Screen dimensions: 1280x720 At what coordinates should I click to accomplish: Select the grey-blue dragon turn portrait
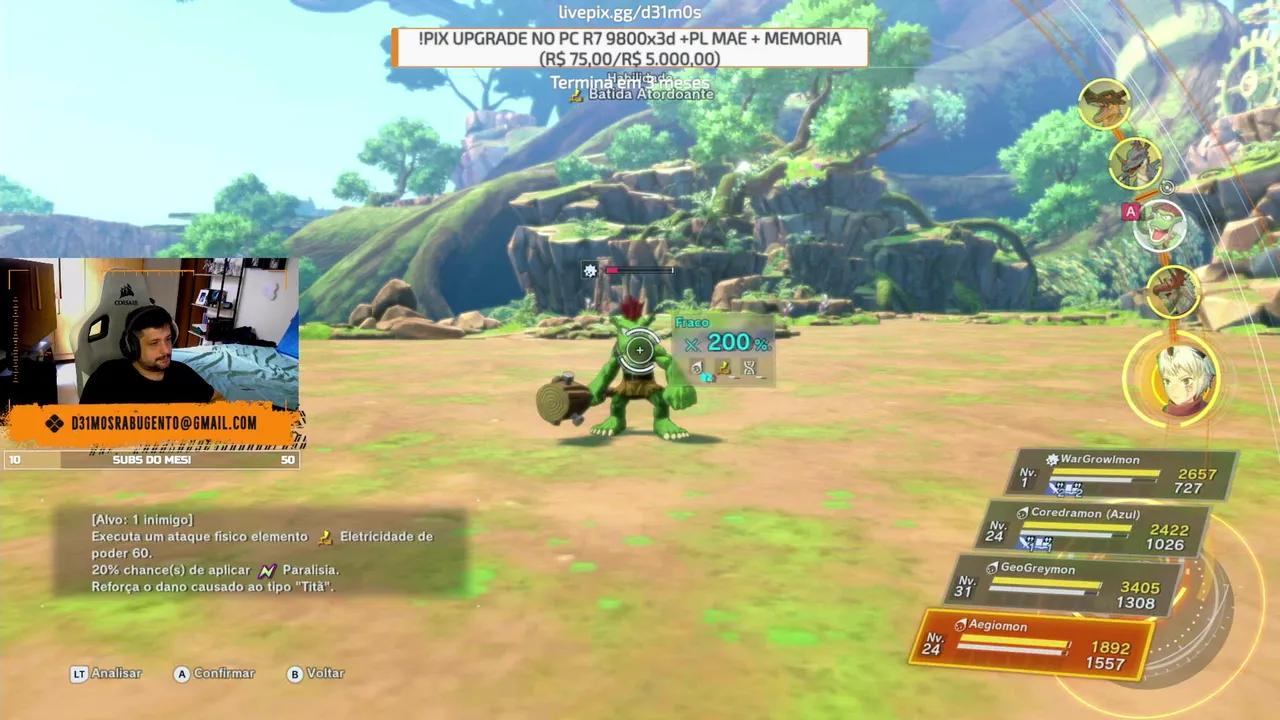1135,163
